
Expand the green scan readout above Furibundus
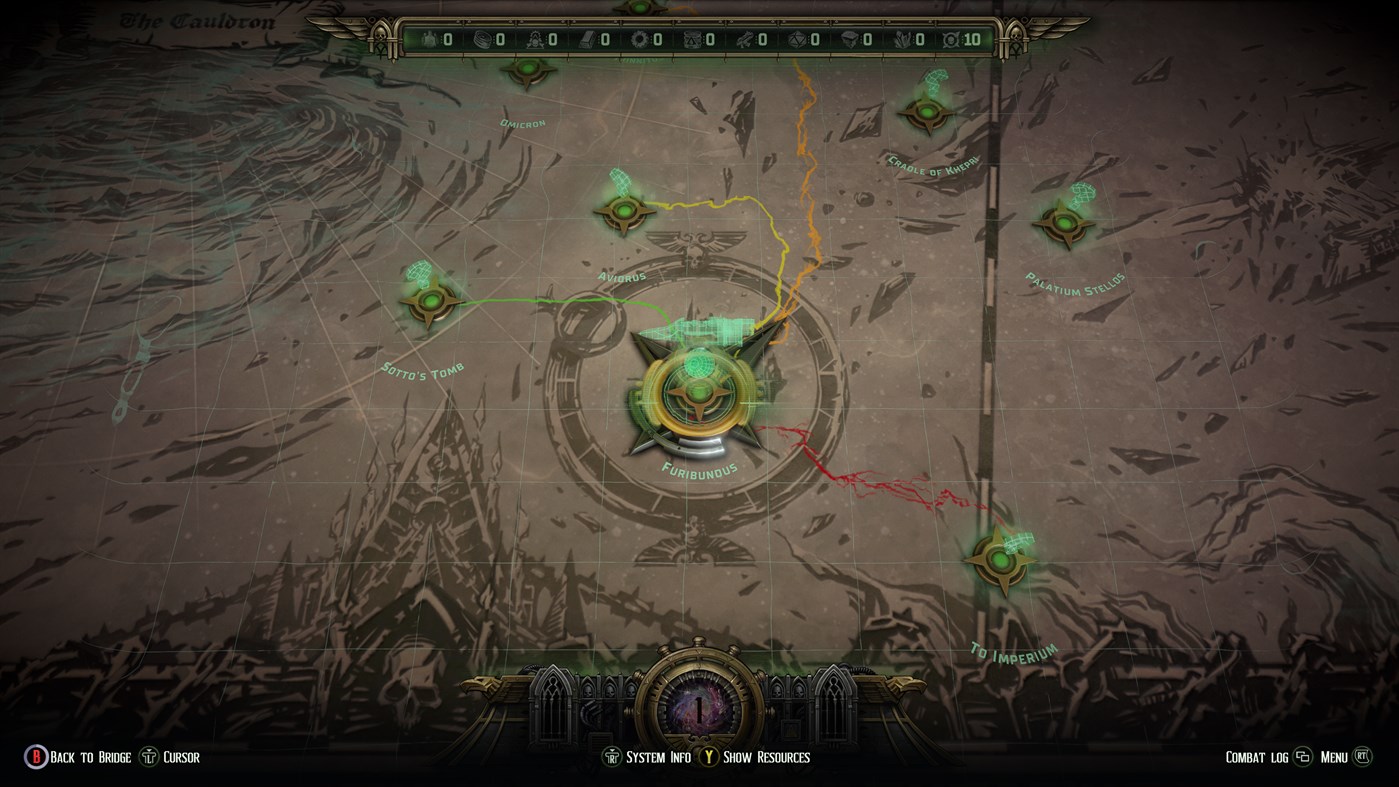[700, 330]
